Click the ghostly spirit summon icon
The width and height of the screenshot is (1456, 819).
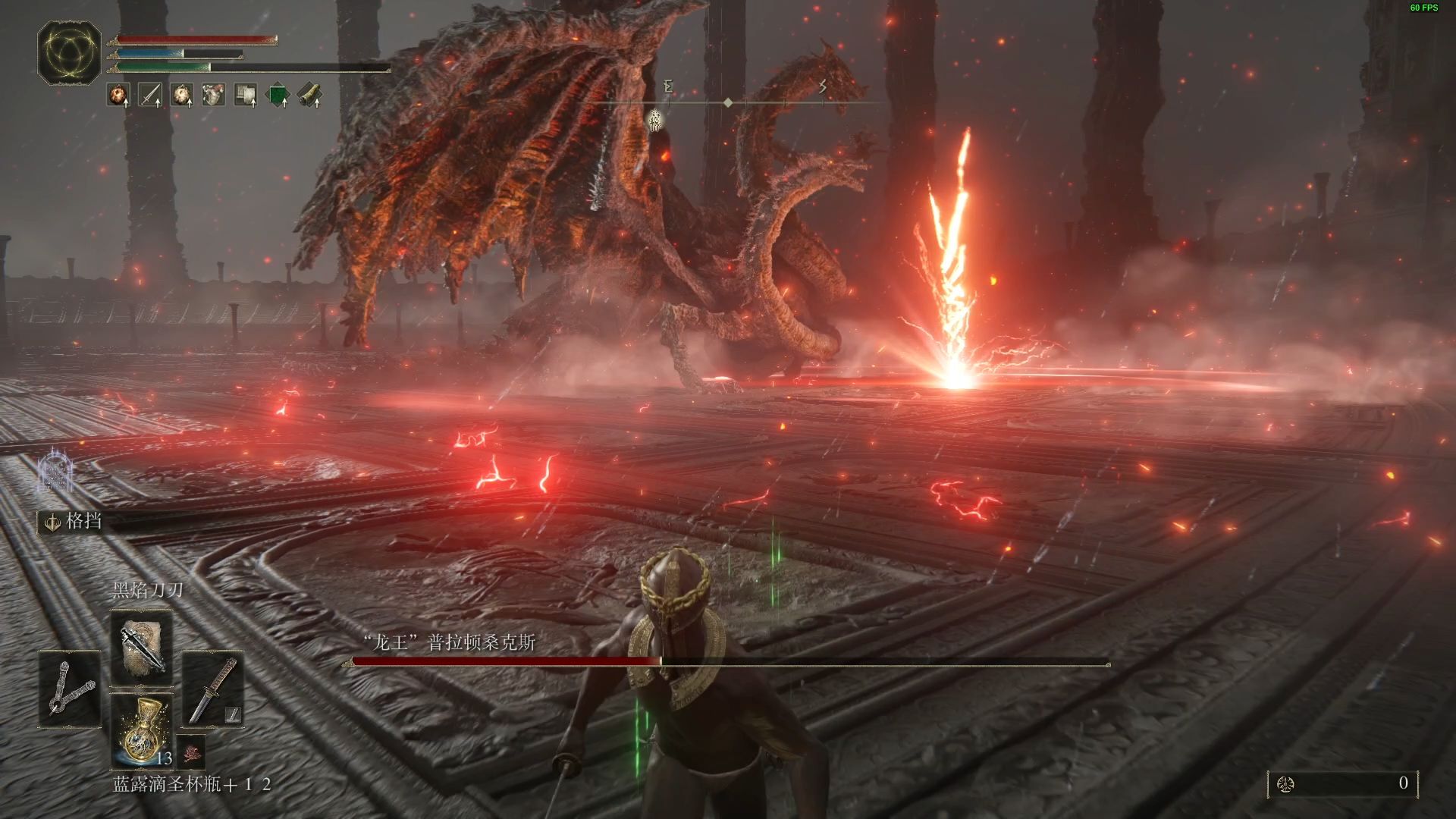coord(55,472)
